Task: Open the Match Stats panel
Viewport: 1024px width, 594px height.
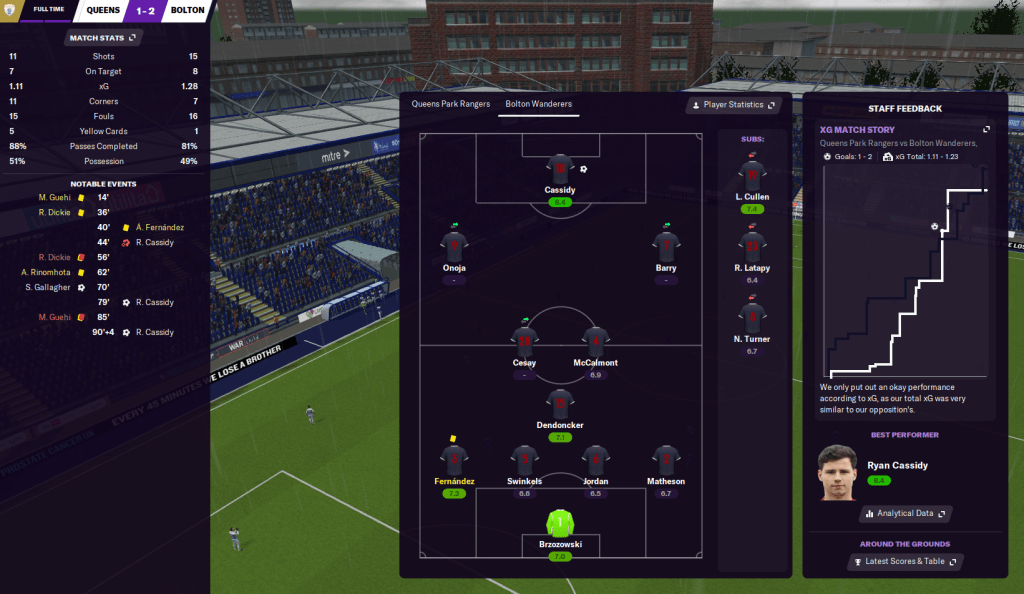Action: 103,38
